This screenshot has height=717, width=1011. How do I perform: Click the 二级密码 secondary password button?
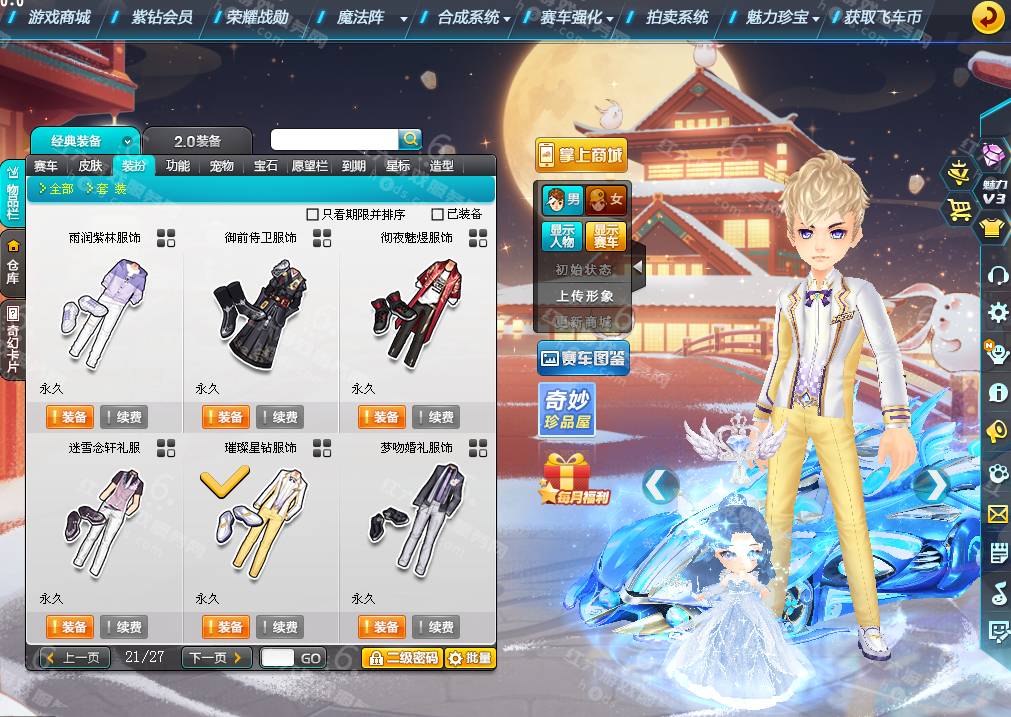(401, 658)
